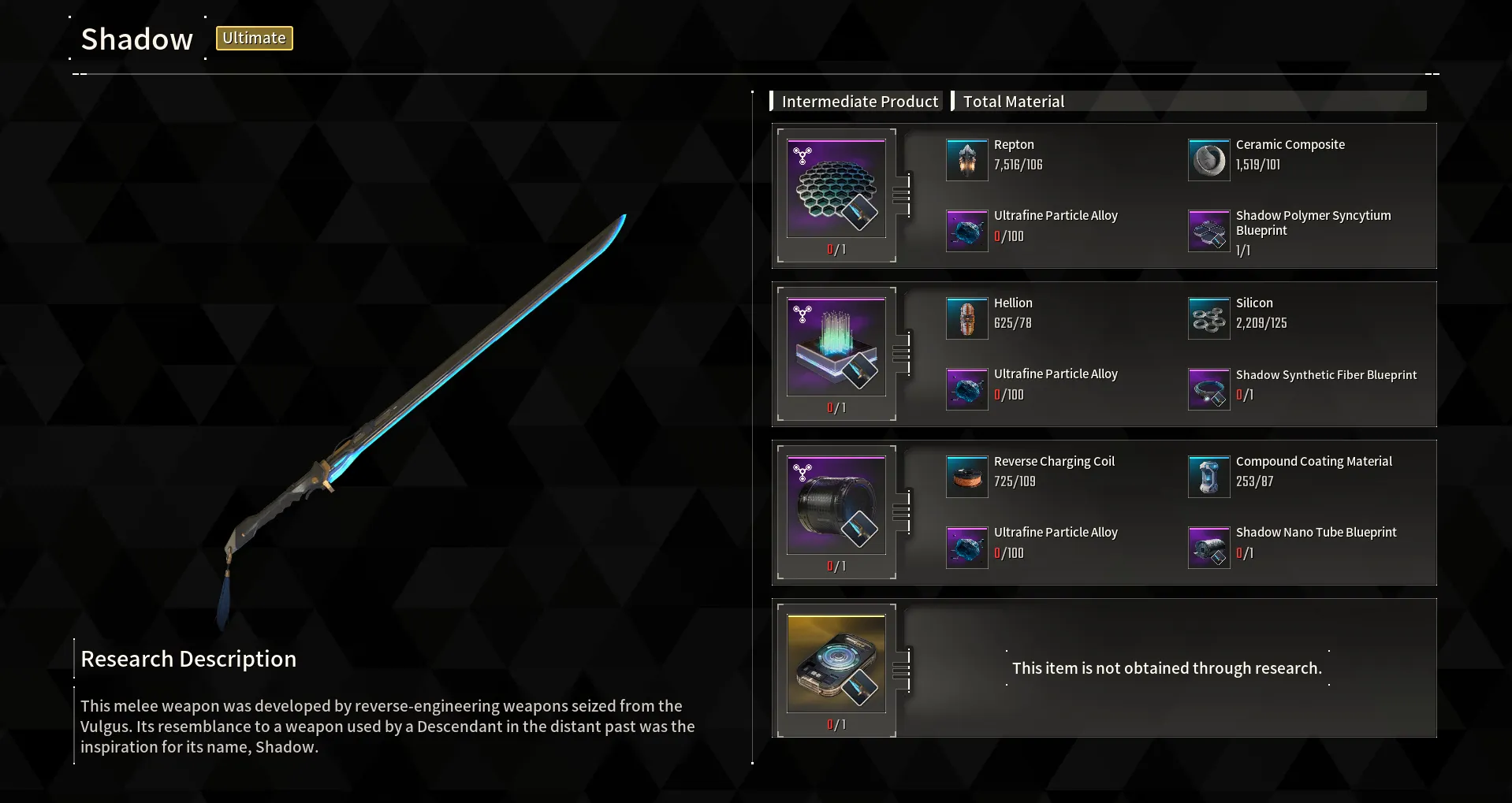1512x803 pixels.
Task: Click the Shadow Polymer Syncytium Blueprint icon
Action: tap(1209, 231)
